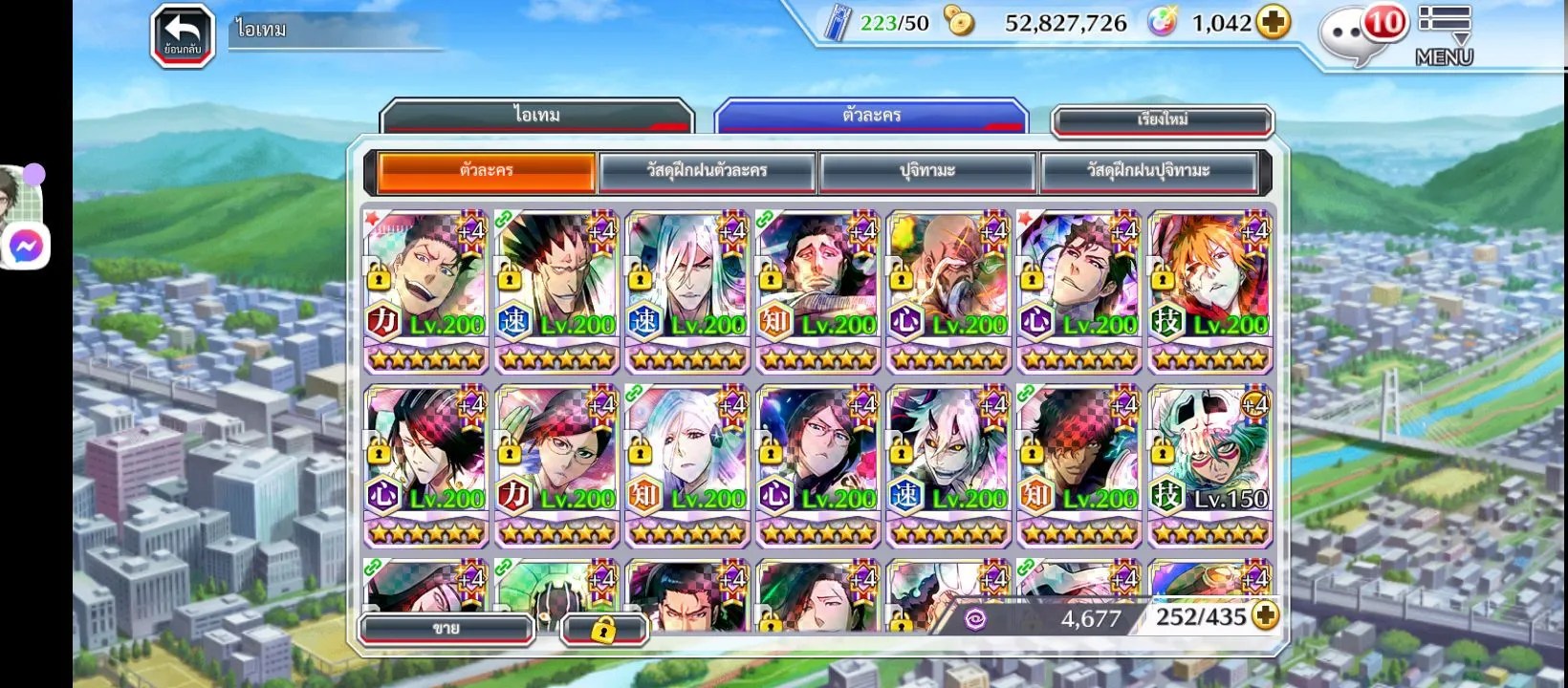
Task: Open the MENU in the top corner
Action: point(1444,36)
